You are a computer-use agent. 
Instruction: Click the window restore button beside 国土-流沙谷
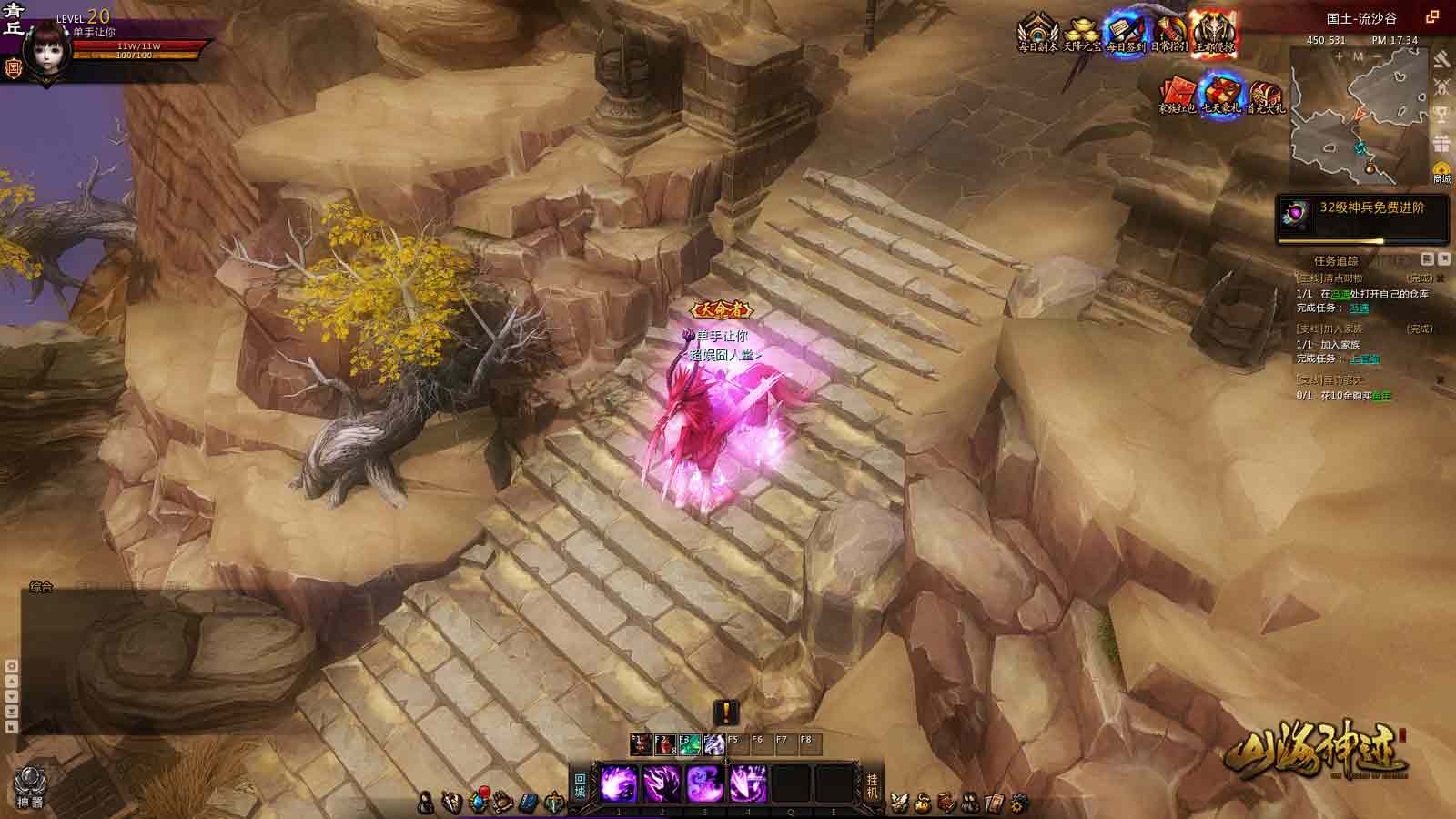tap(1432, 16)
